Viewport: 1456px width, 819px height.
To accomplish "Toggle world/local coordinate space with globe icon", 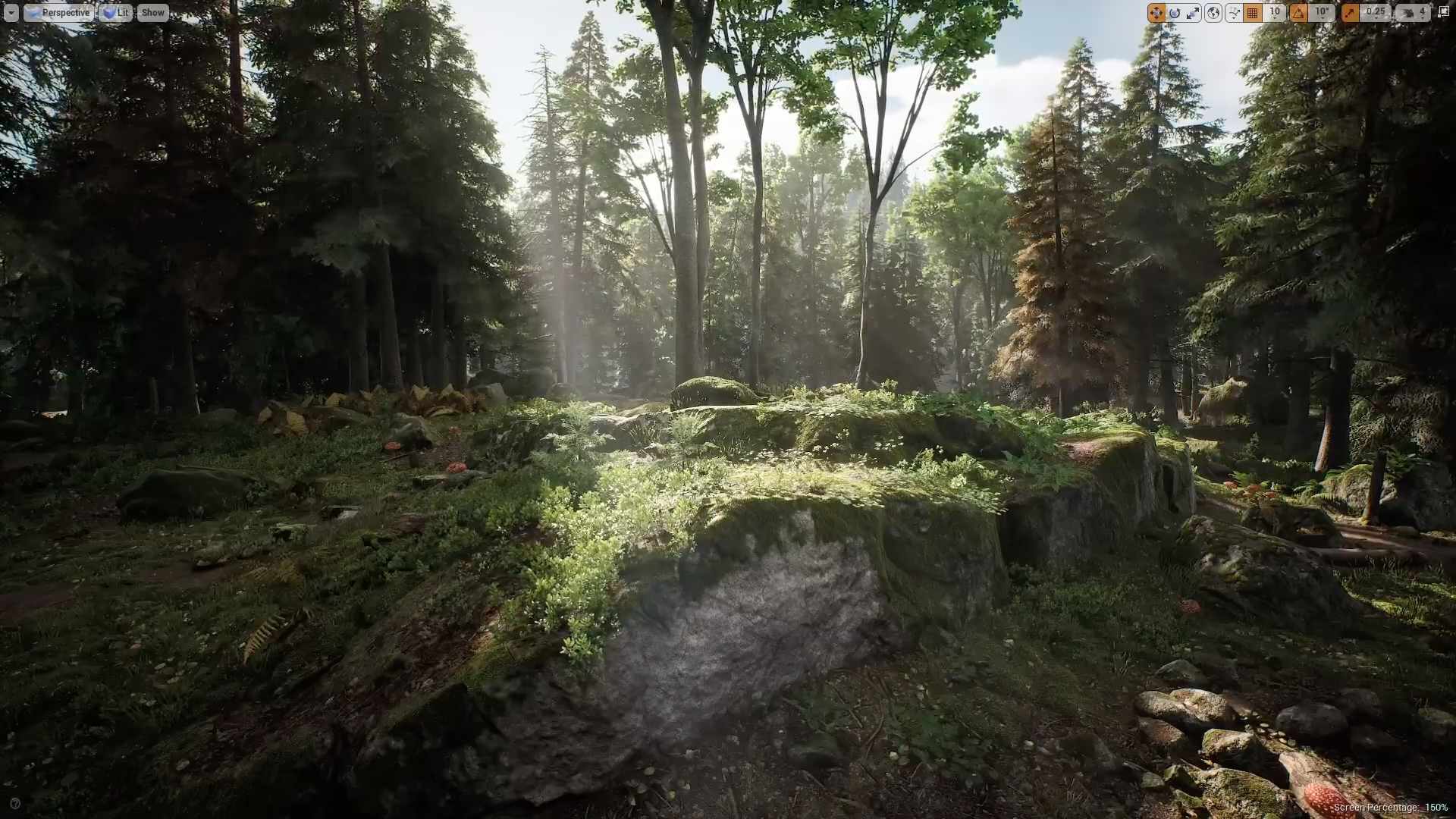I will coord(1213,12).
